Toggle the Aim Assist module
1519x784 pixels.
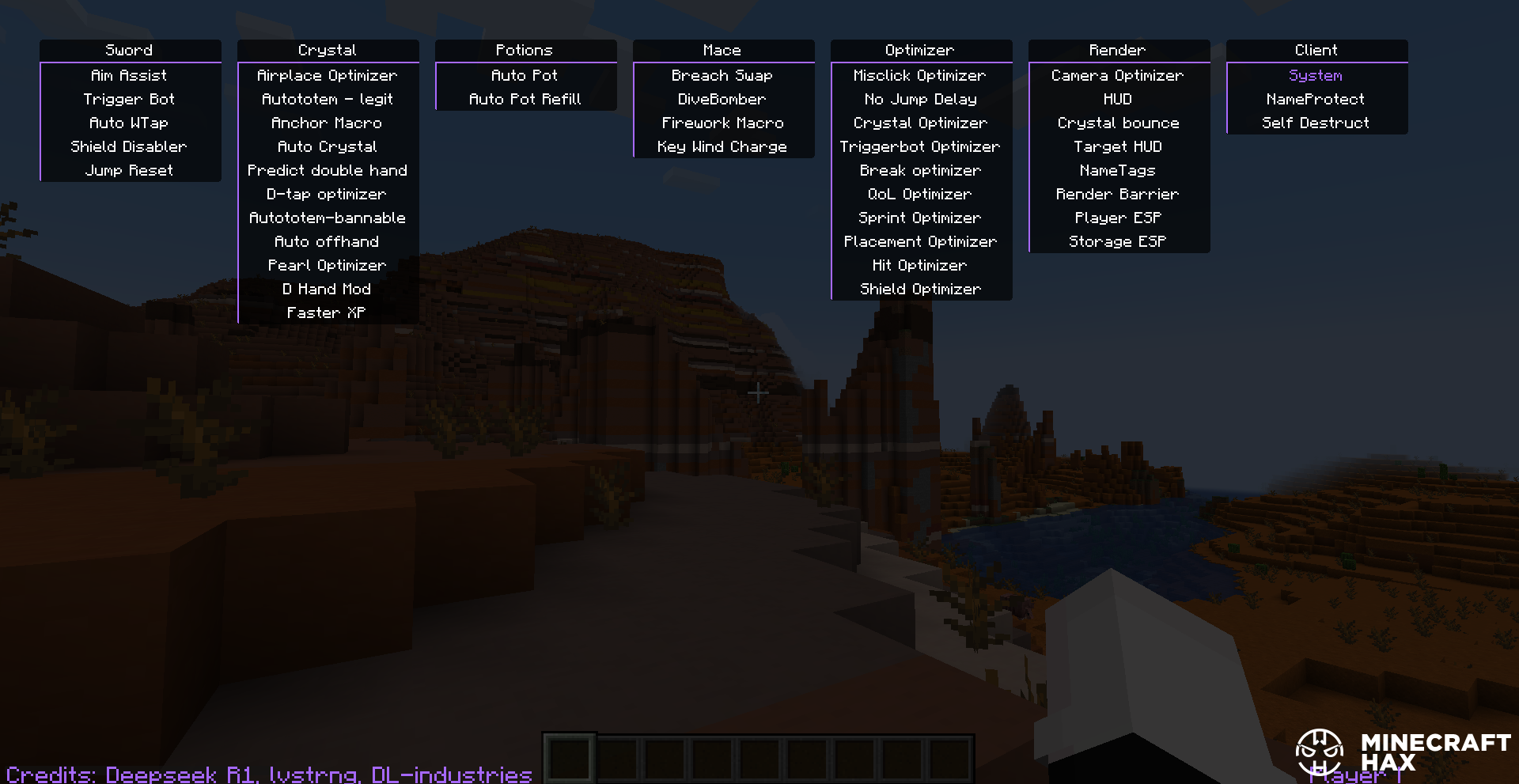[129, 76]
